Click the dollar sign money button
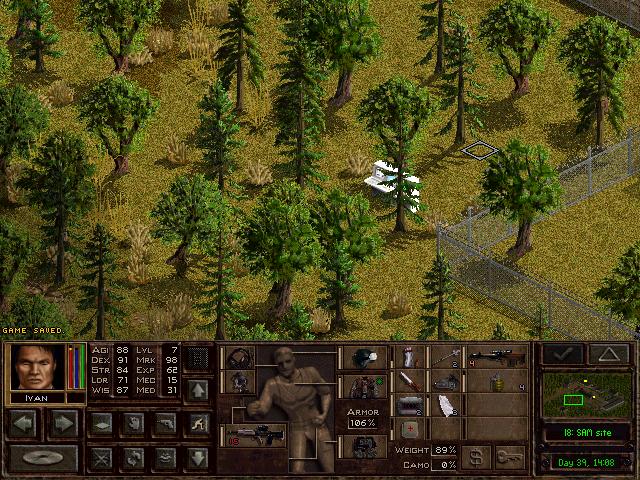This screenshot has width=640, height=480. coord(476,457)
